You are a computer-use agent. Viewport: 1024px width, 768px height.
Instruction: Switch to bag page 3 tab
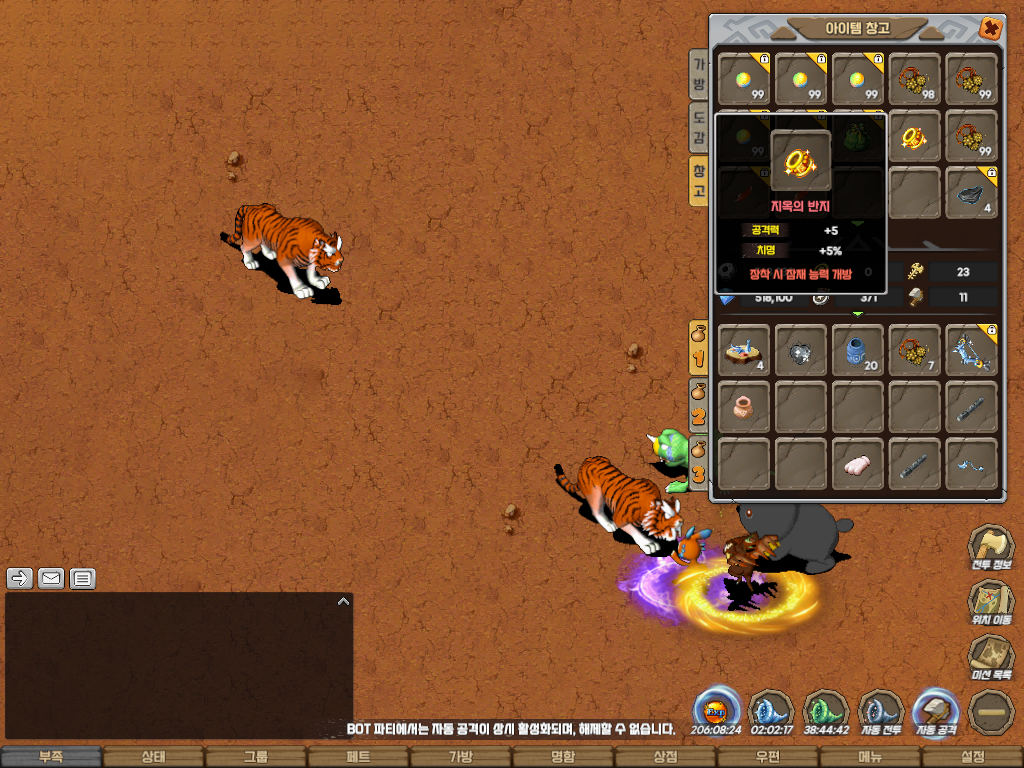[699, 460]
